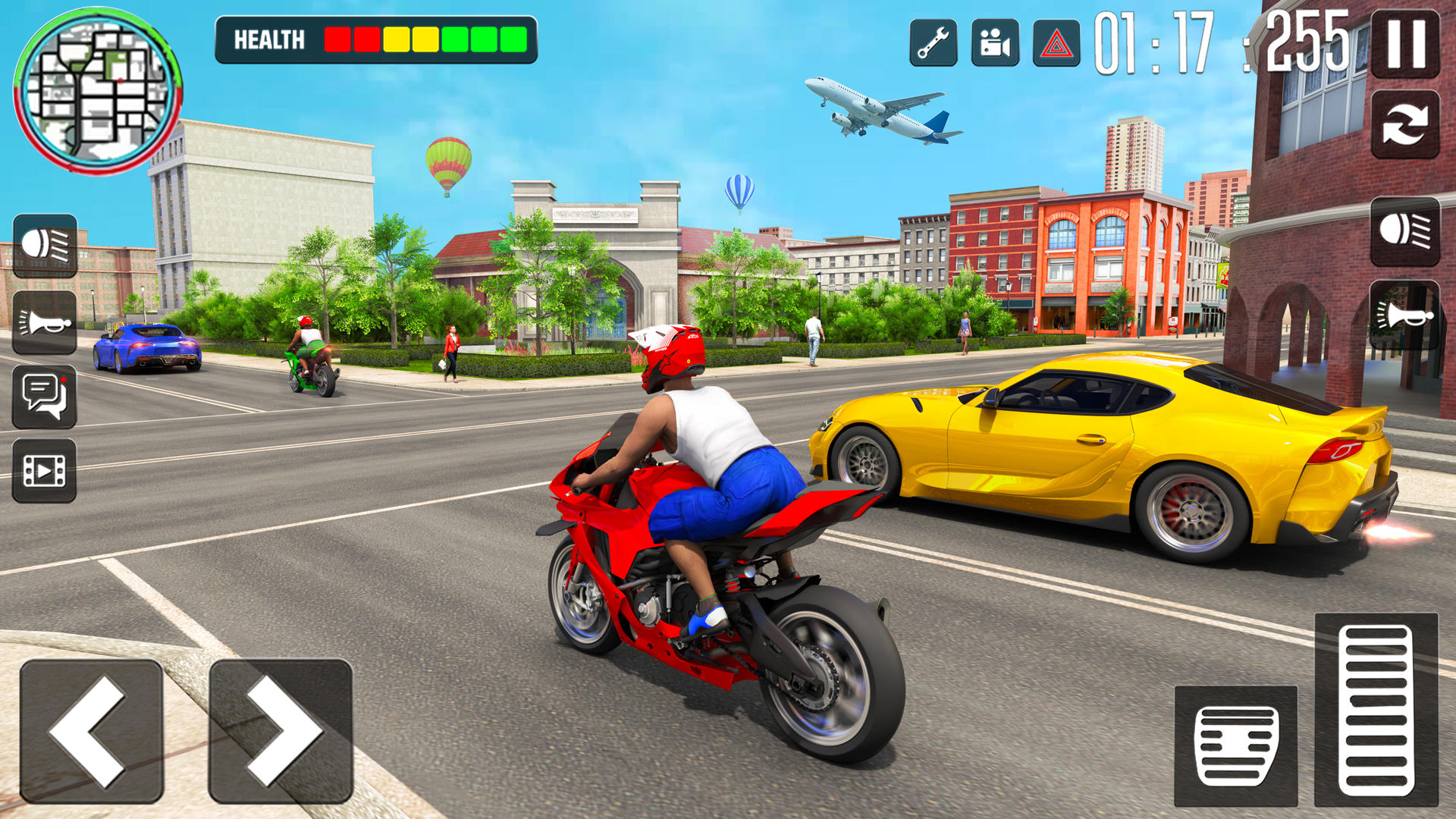Toggle the motorcycle headlights on

(x=45, y=246)
